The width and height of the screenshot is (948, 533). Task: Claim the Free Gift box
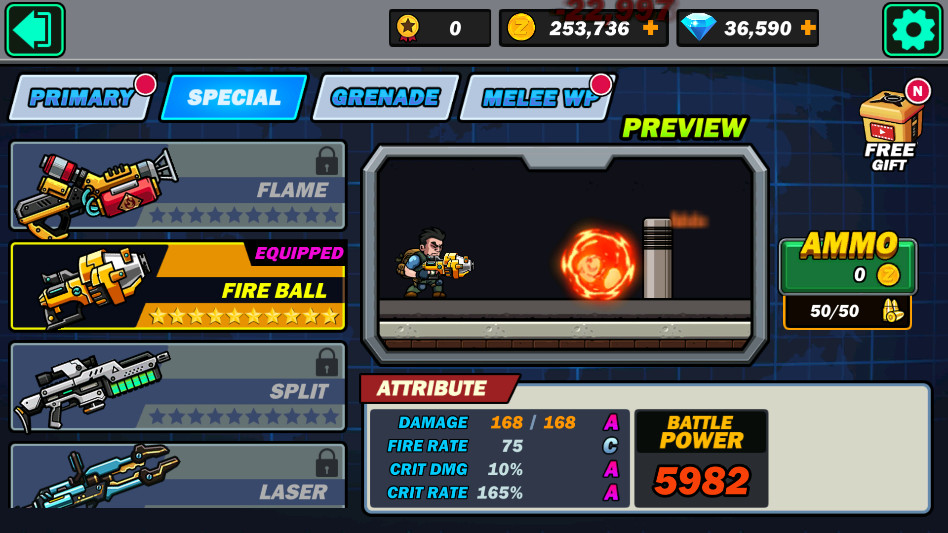pos(889,131)
